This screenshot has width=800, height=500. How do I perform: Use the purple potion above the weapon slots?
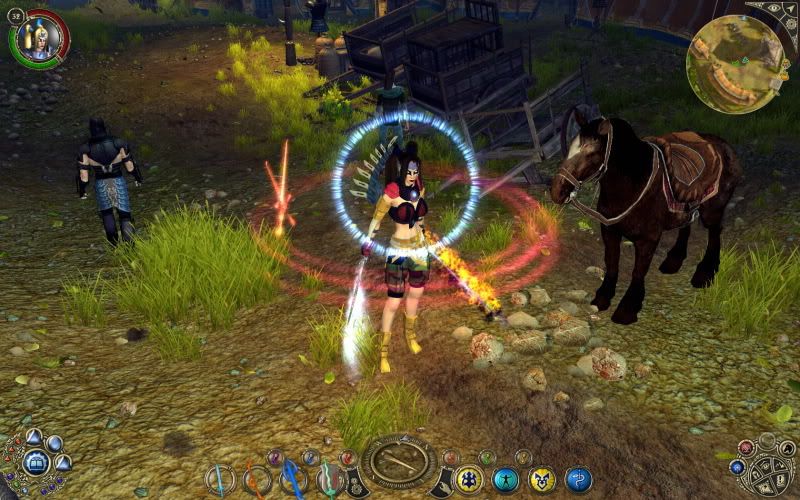(x=275, y=457)
